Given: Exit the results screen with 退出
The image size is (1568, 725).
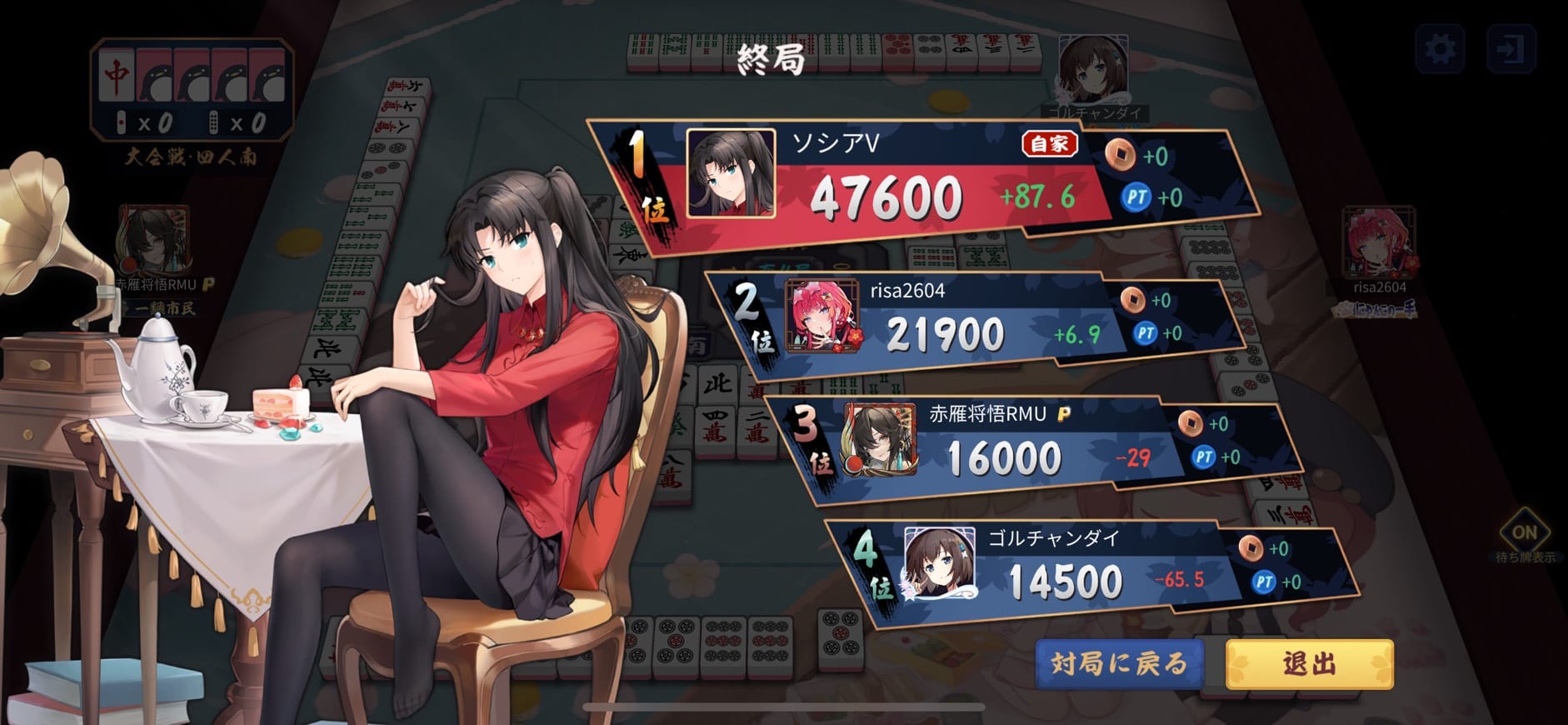Looking at the screenshot, I should point(1309,663).
